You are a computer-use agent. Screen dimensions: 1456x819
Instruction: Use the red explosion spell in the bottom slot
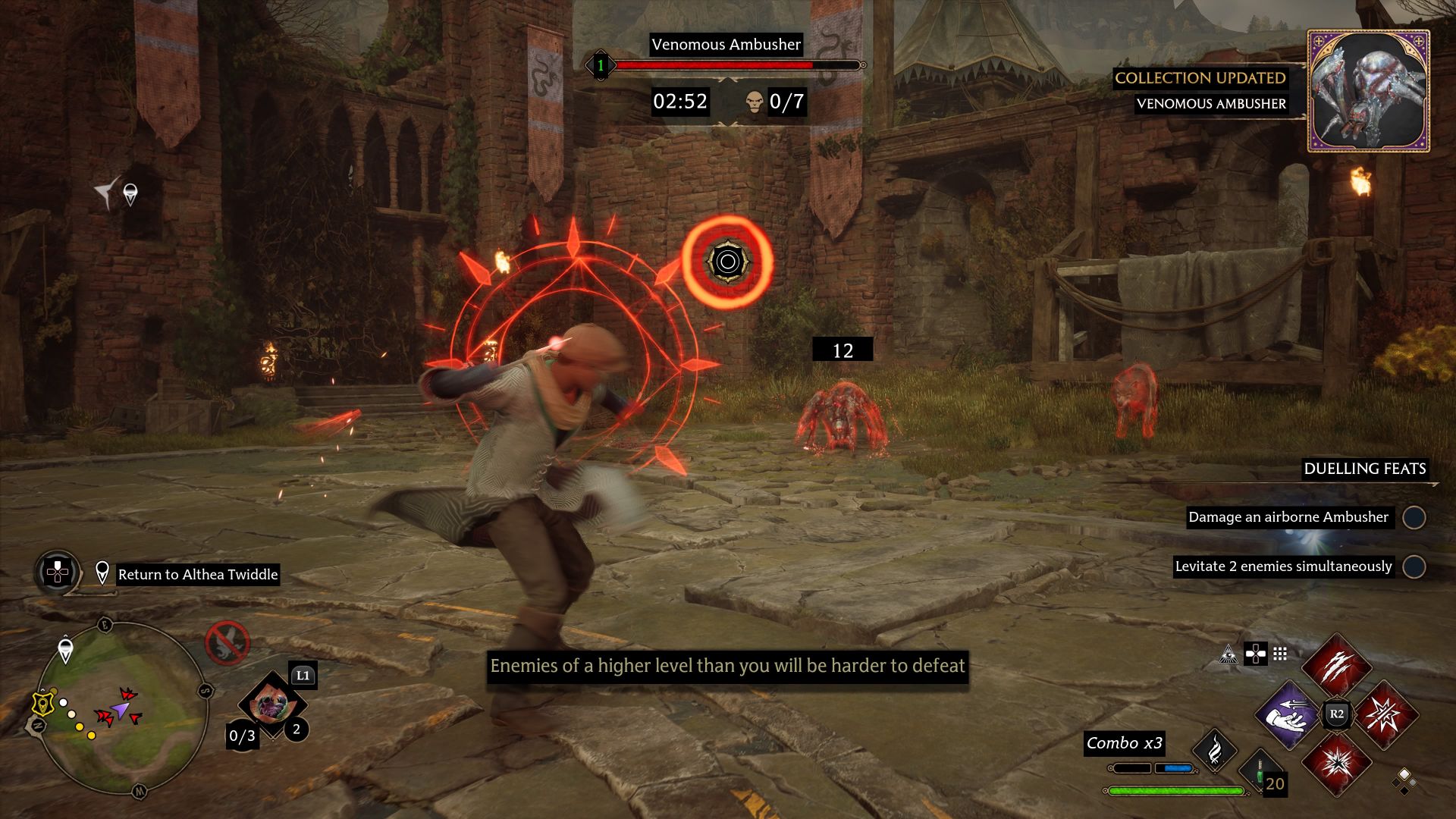1336,763
